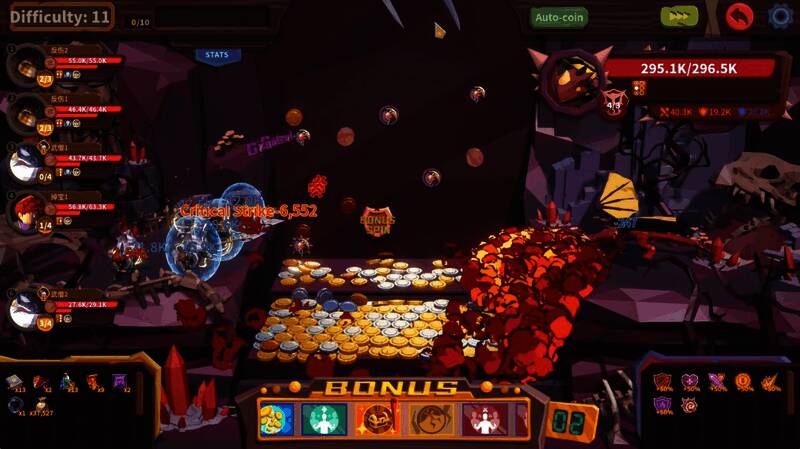Select the red-haired hero portrait

[27, 212]
